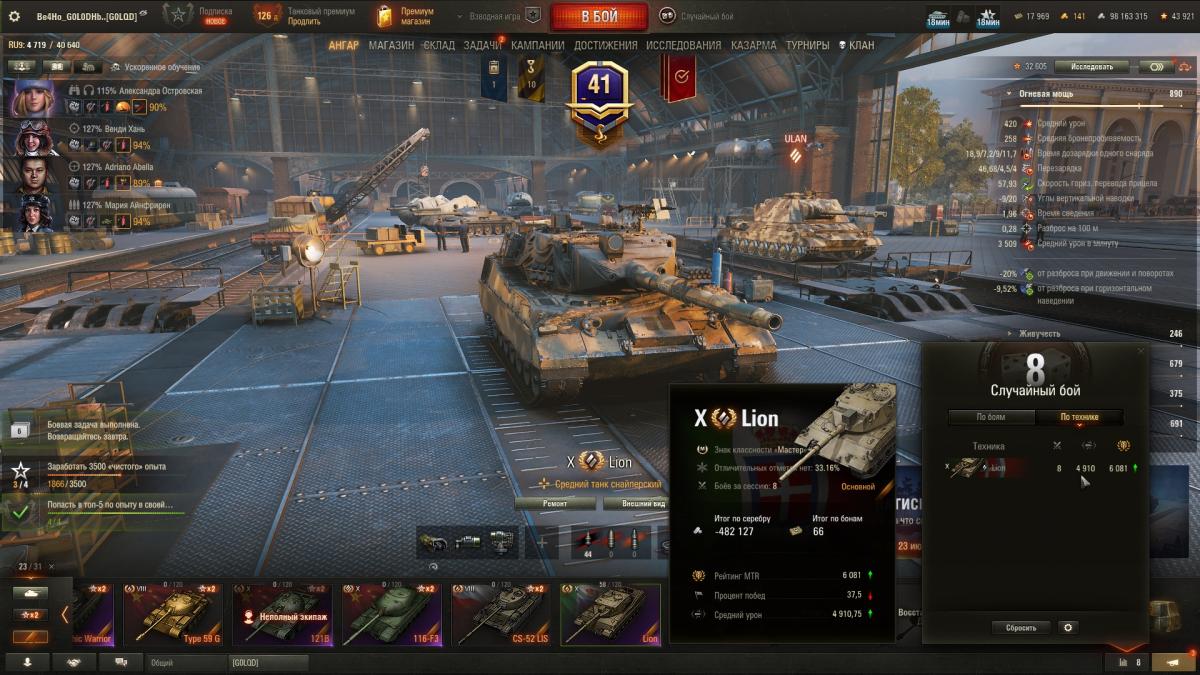Switch to the СКЛАД tab

click(439, 45)
